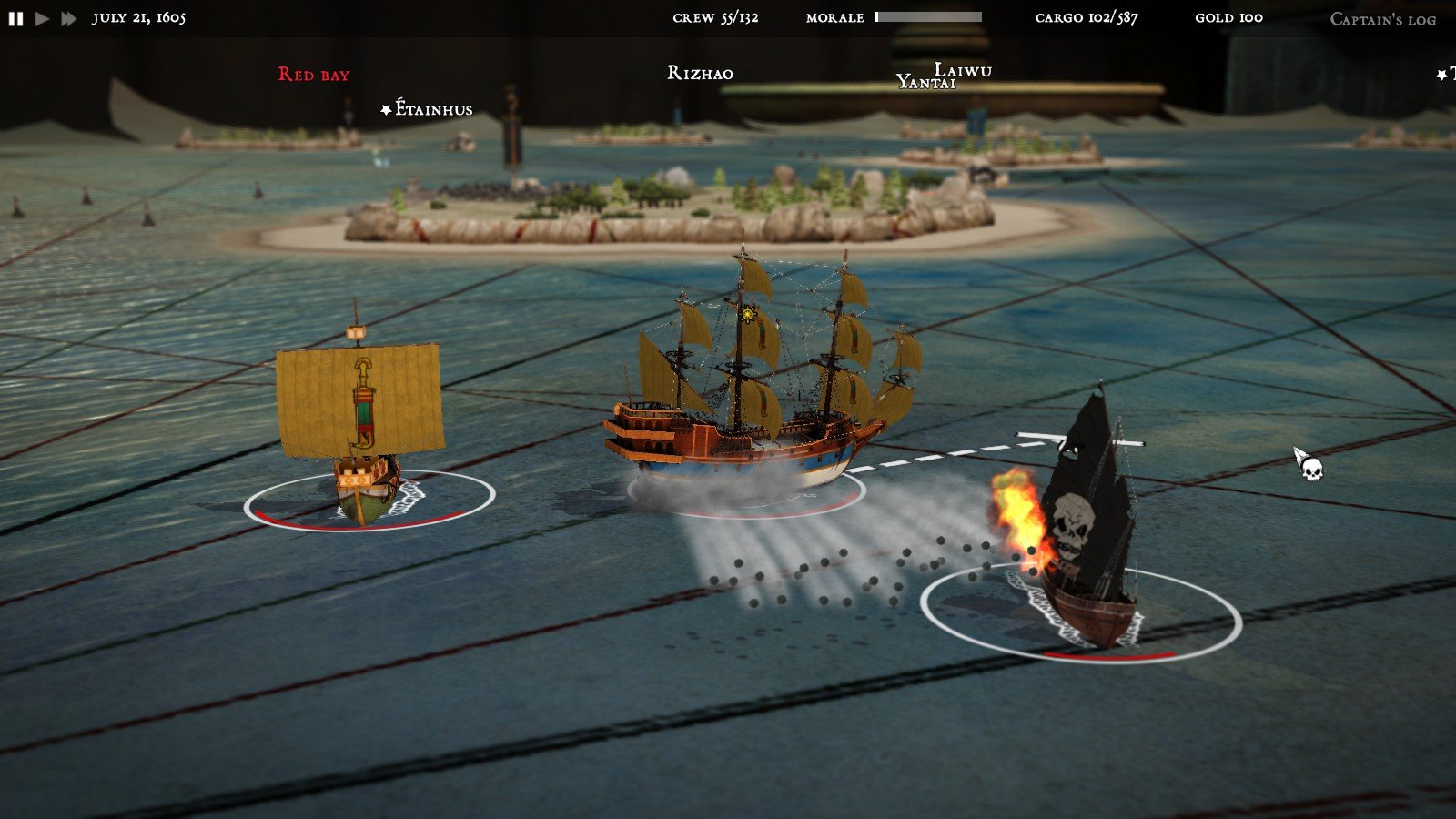Viewport: 1456px width, 819px height.
Task: Select the Red Bay port label
Action: 314,75
